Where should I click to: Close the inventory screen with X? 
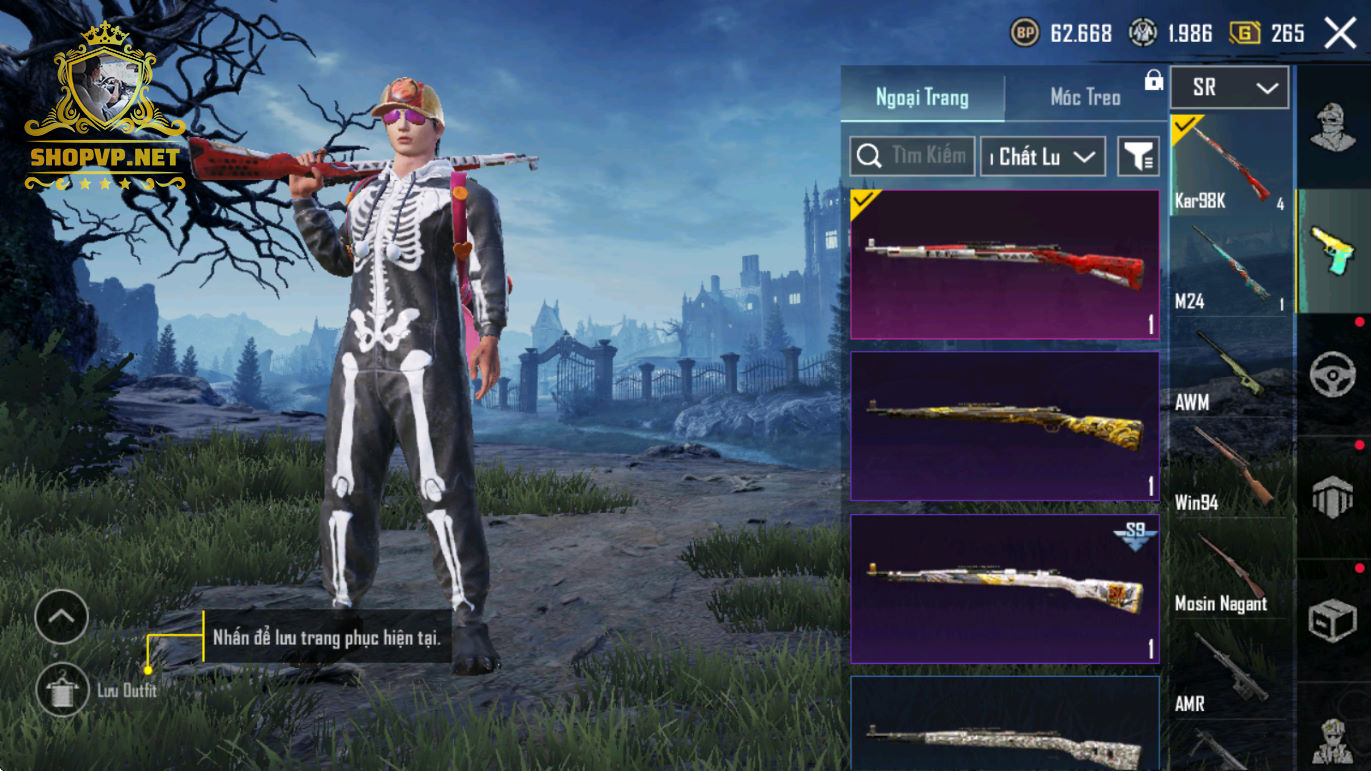[x=1340, y=33]
